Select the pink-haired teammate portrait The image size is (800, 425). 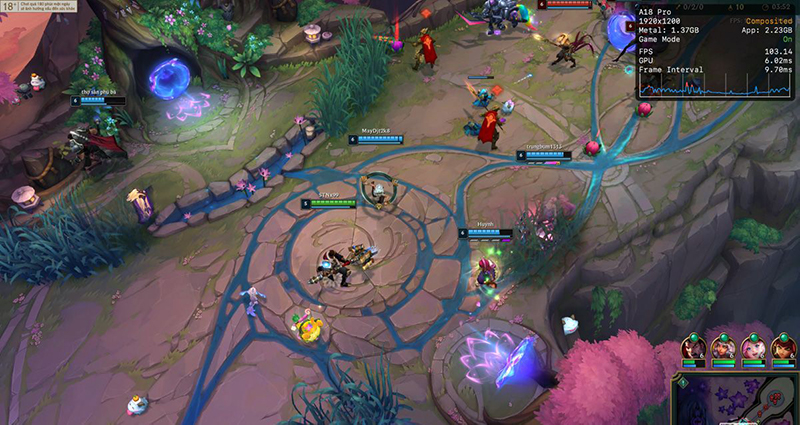tap(753, 348)
